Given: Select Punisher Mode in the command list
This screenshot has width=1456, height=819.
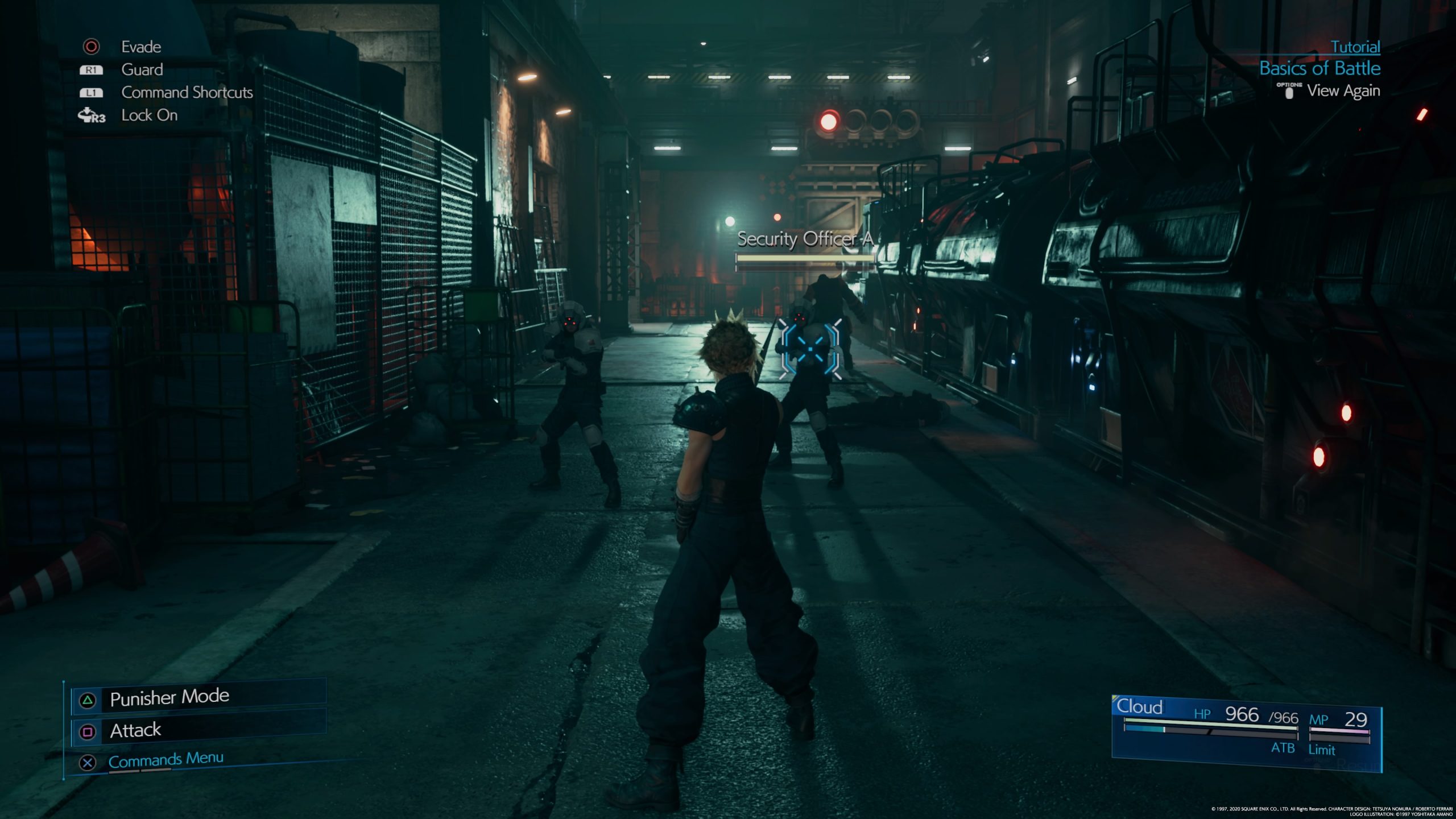Looking at the screenshot, I should 169,698.
